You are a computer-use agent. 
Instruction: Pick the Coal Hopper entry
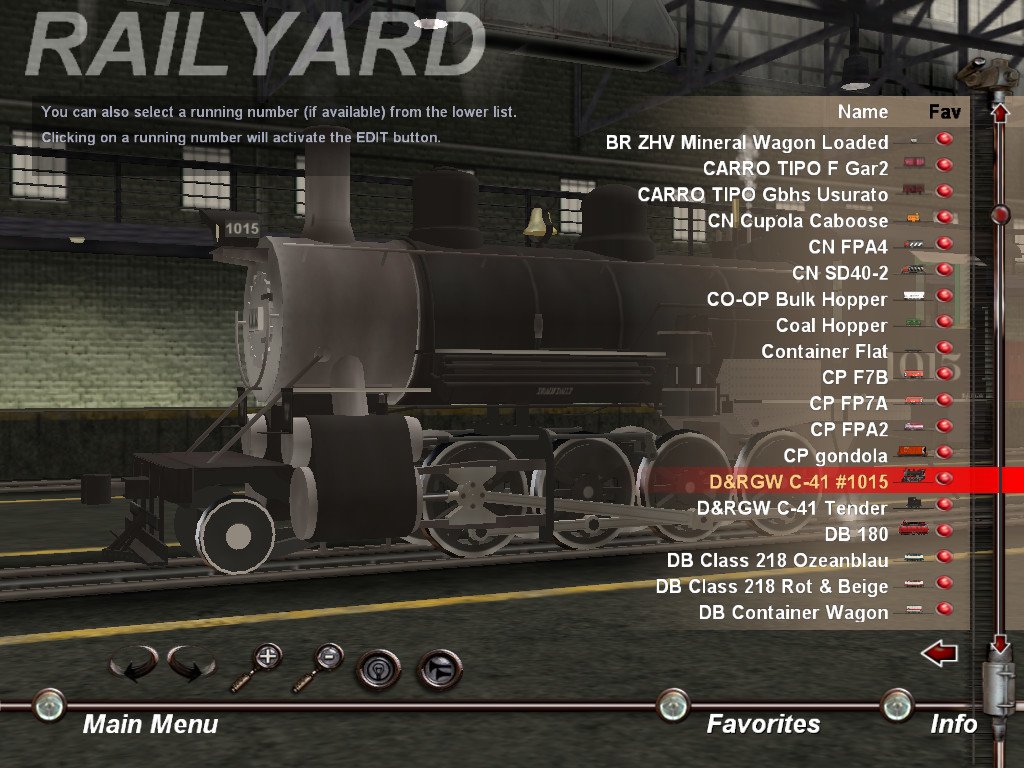pyautogui.click(x=831, y=325)
